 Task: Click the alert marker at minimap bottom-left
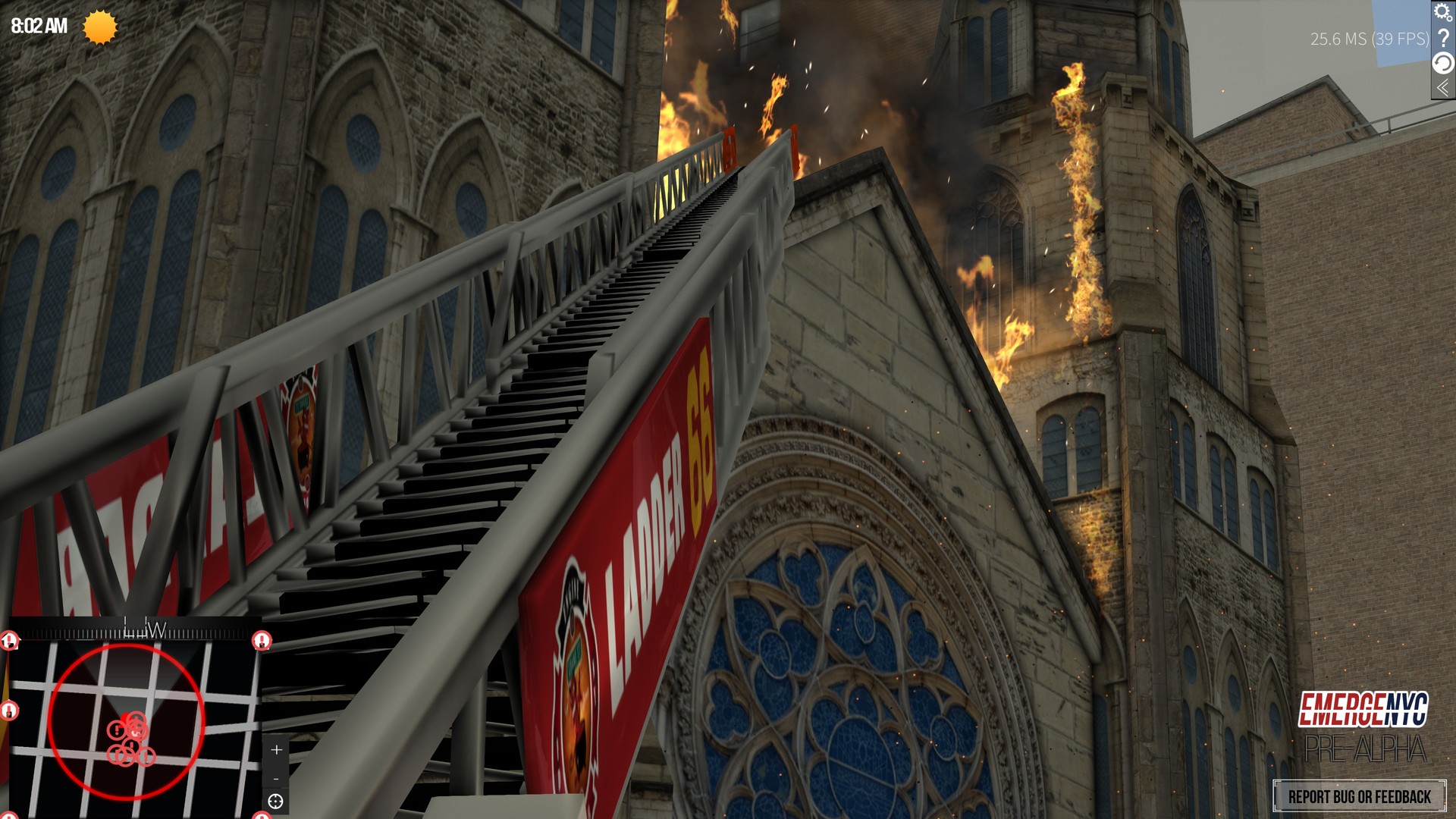click(9, 814)
